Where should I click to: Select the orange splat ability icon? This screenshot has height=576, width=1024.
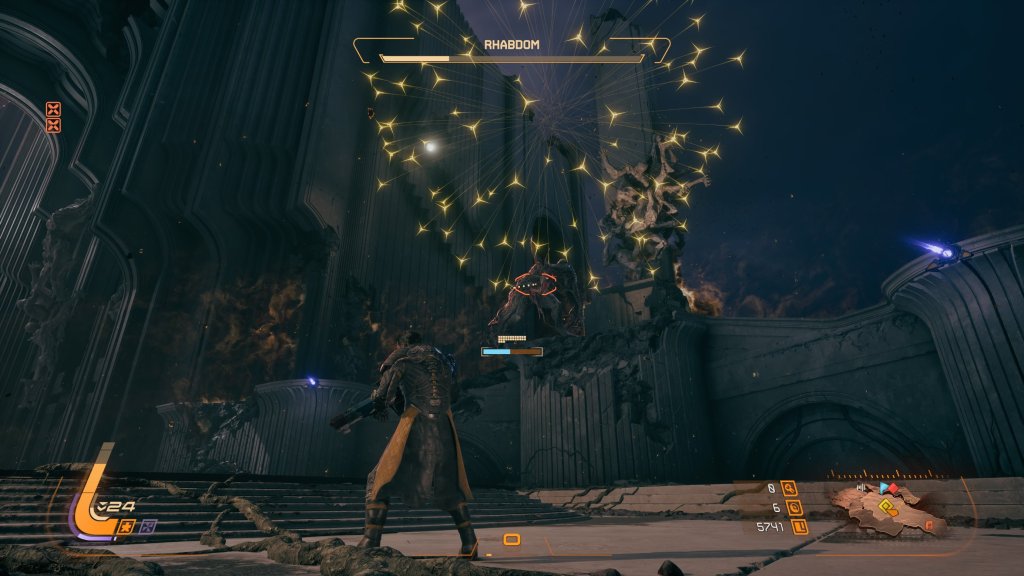(x=128, y=526)
